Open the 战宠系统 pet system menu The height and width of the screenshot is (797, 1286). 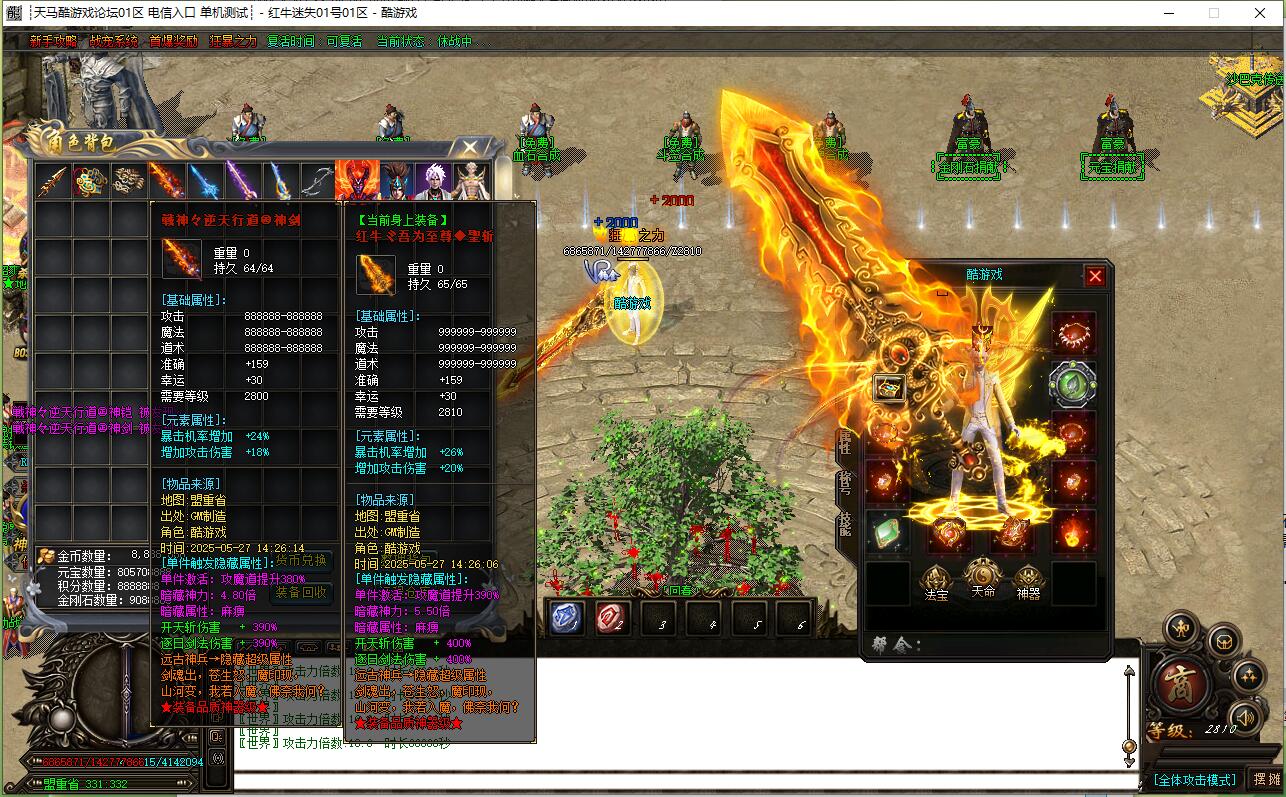pos(113,42)
